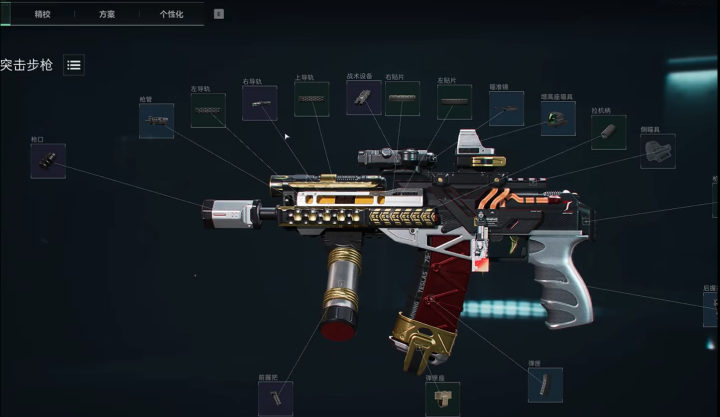Select the 右导轨 right rail slot
The image size is (720, 417).
[x=259, y=103]
